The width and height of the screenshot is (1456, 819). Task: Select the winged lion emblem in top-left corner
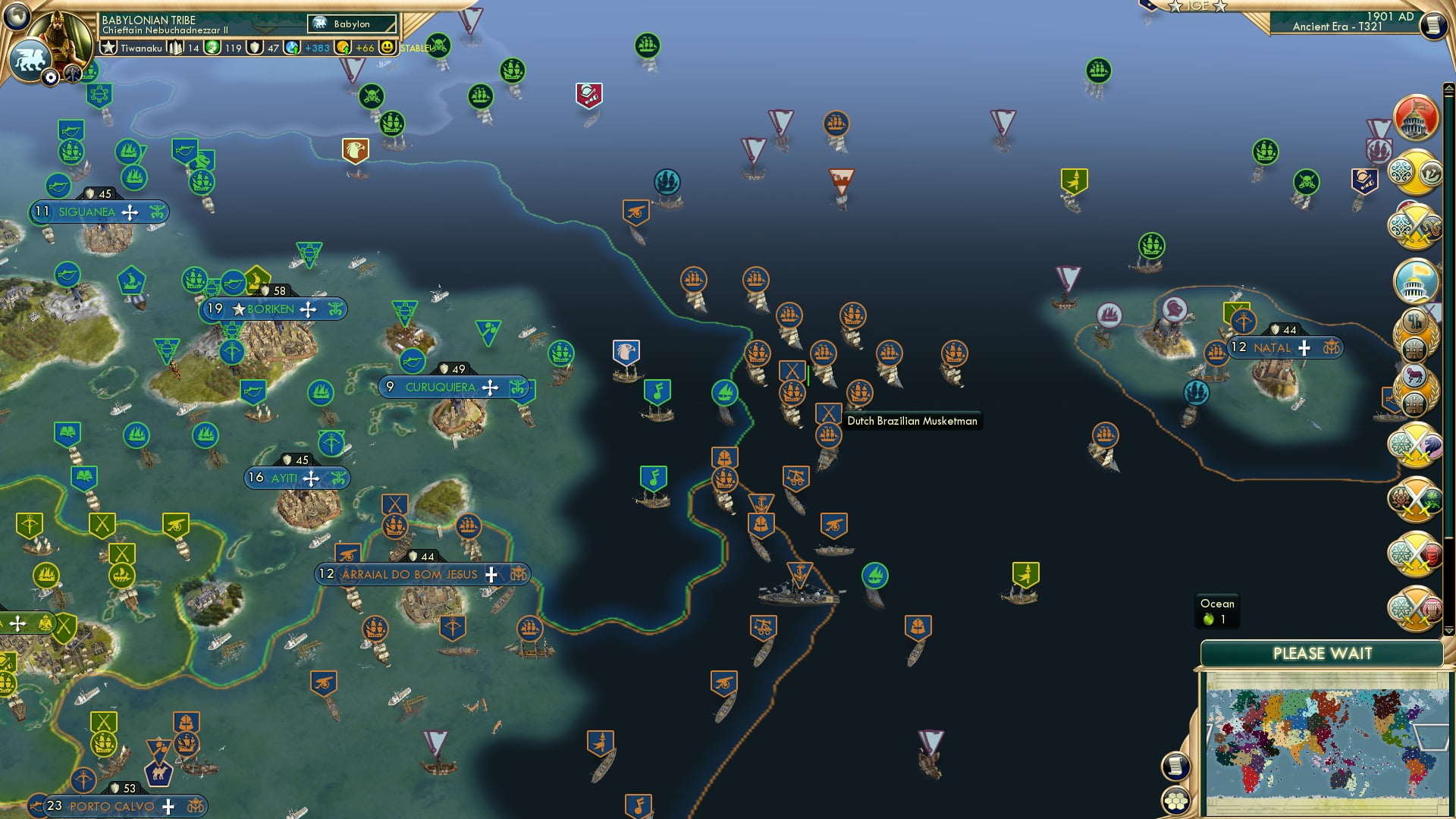30,58
